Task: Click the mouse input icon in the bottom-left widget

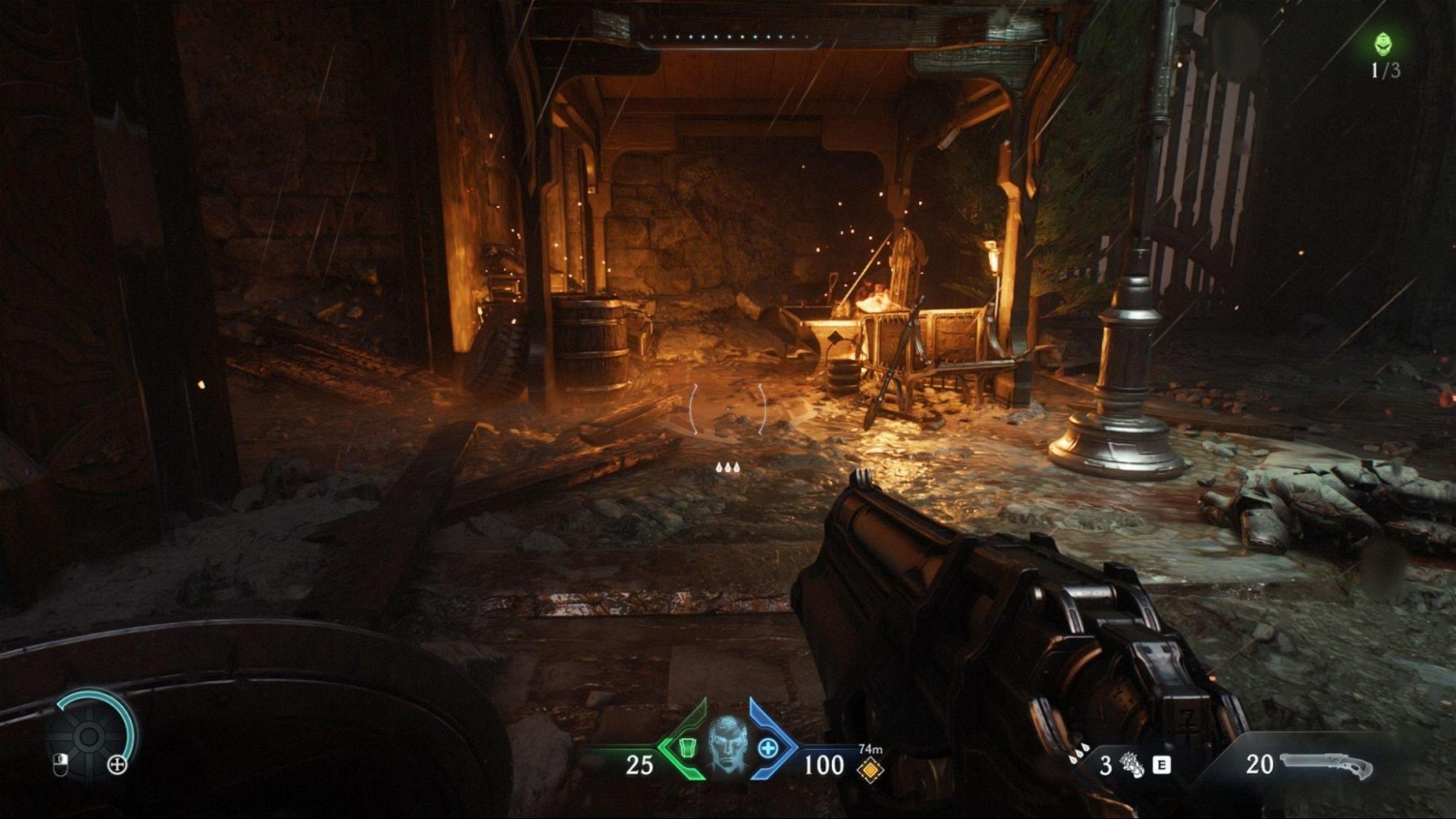Action: coord(61,765)
